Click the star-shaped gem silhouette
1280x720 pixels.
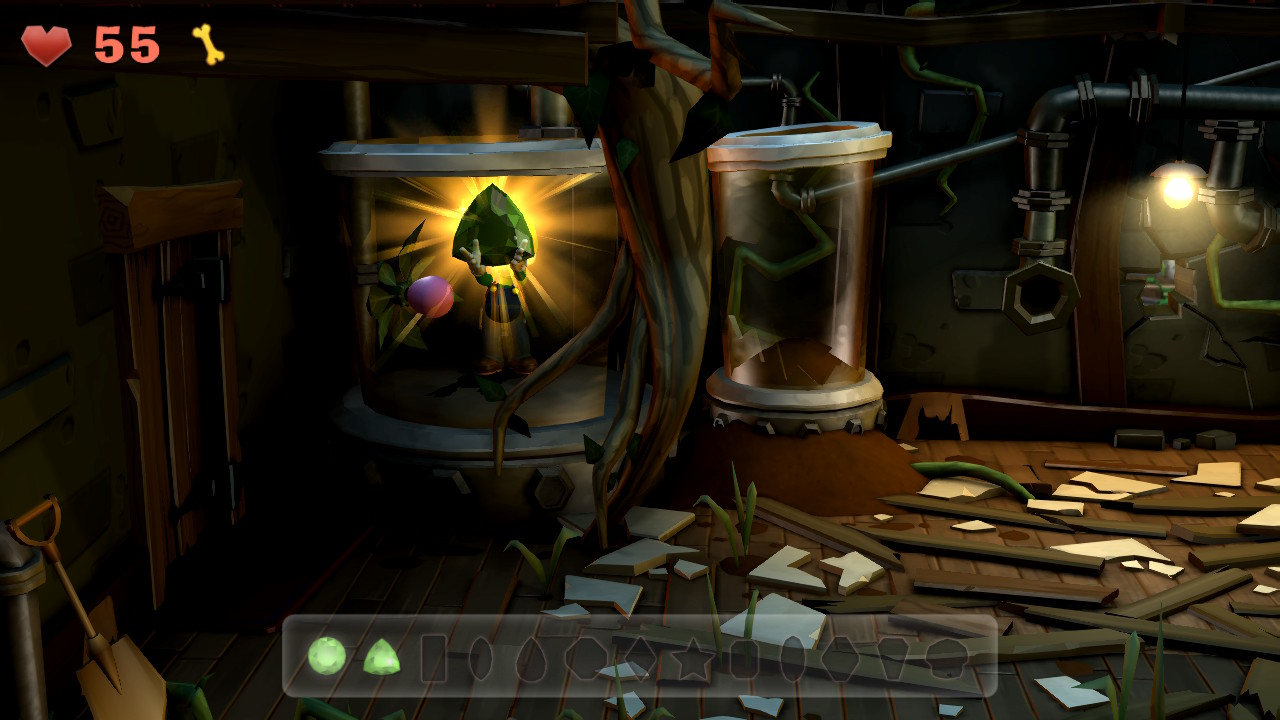[x=692, y=660]
